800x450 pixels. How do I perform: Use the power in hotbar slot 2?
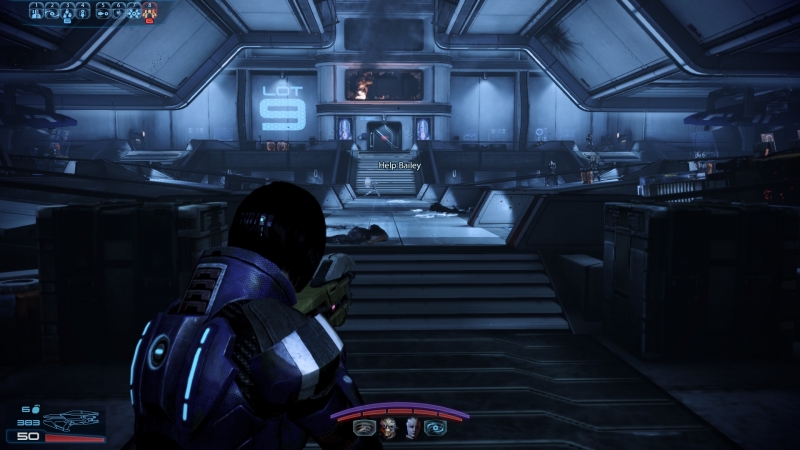pos(52,11)
